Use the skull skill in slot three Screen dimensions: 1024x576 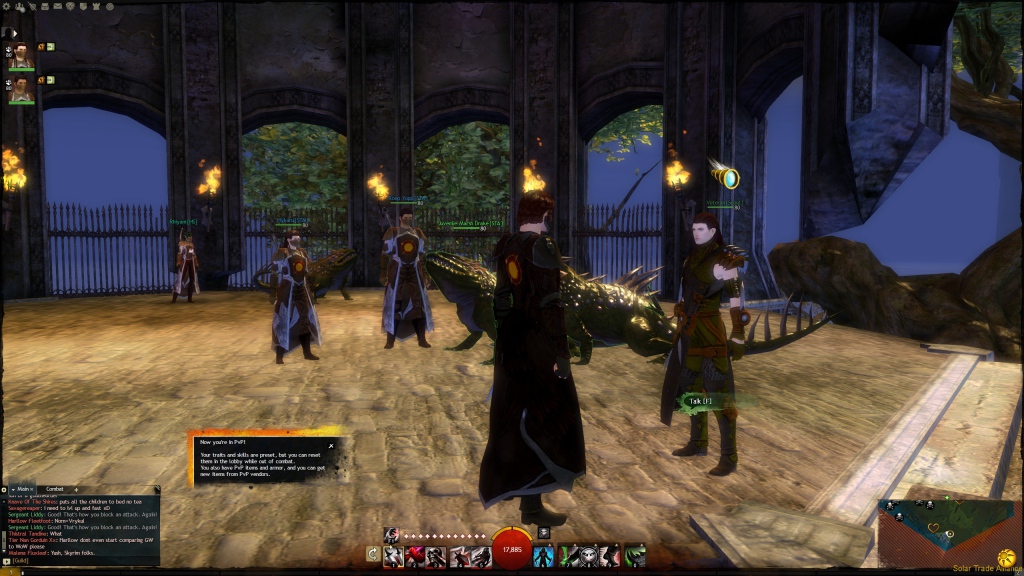[436, 555]
